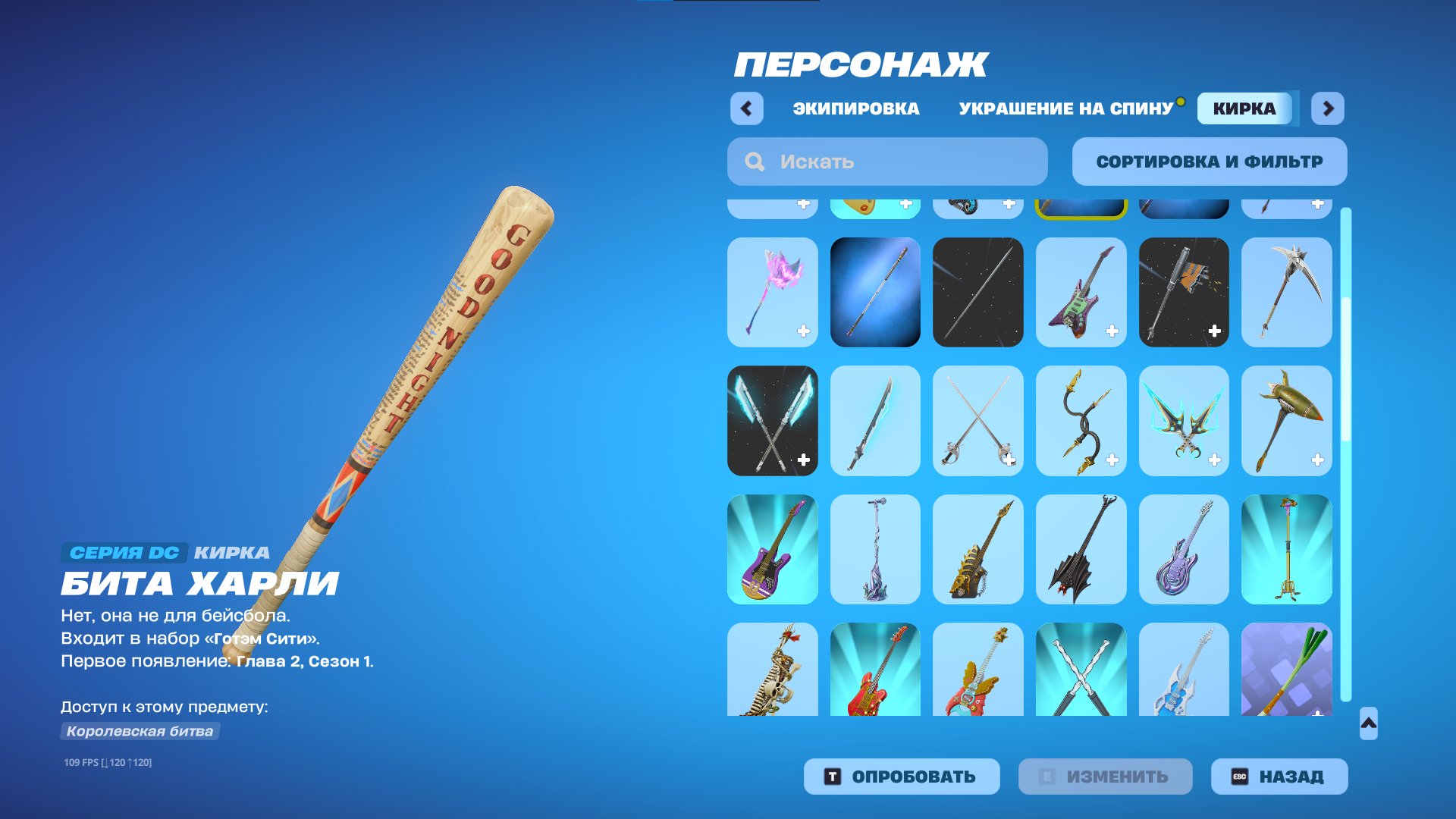This screenshot has height=819, width=1456.
Task: Open СОРТИРОВКА И ФИЛЬТР options
Action: (1209, 162)
